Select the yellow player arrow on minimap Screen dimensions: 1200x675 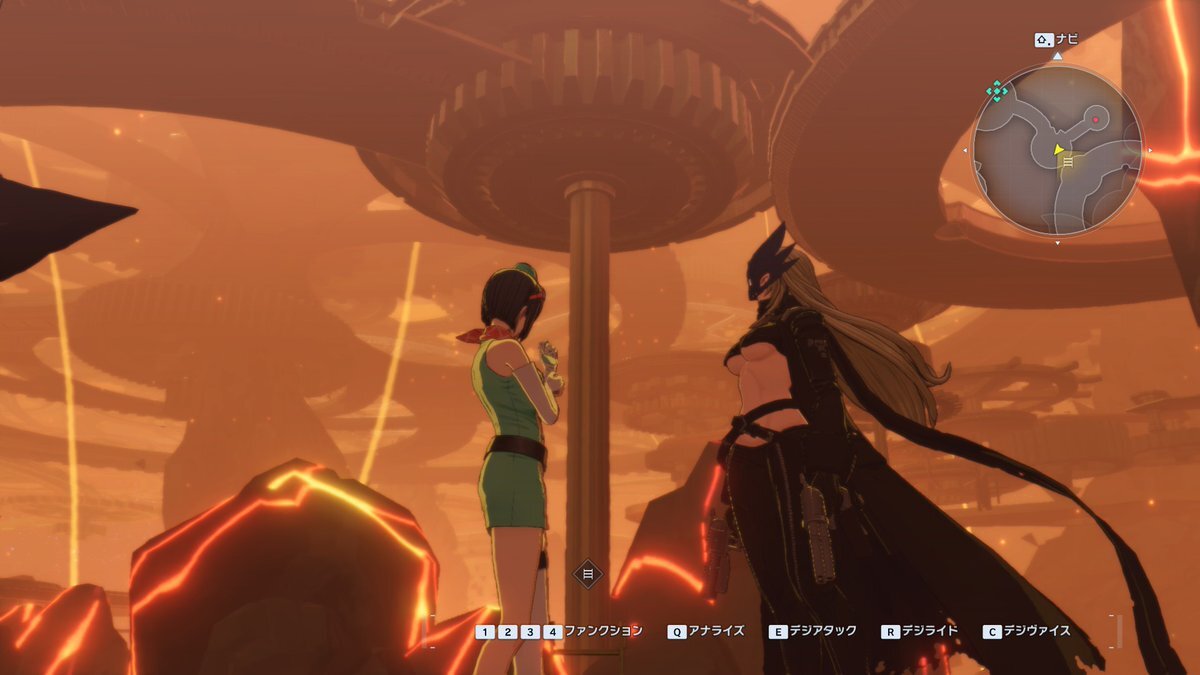click(1058, 150)
